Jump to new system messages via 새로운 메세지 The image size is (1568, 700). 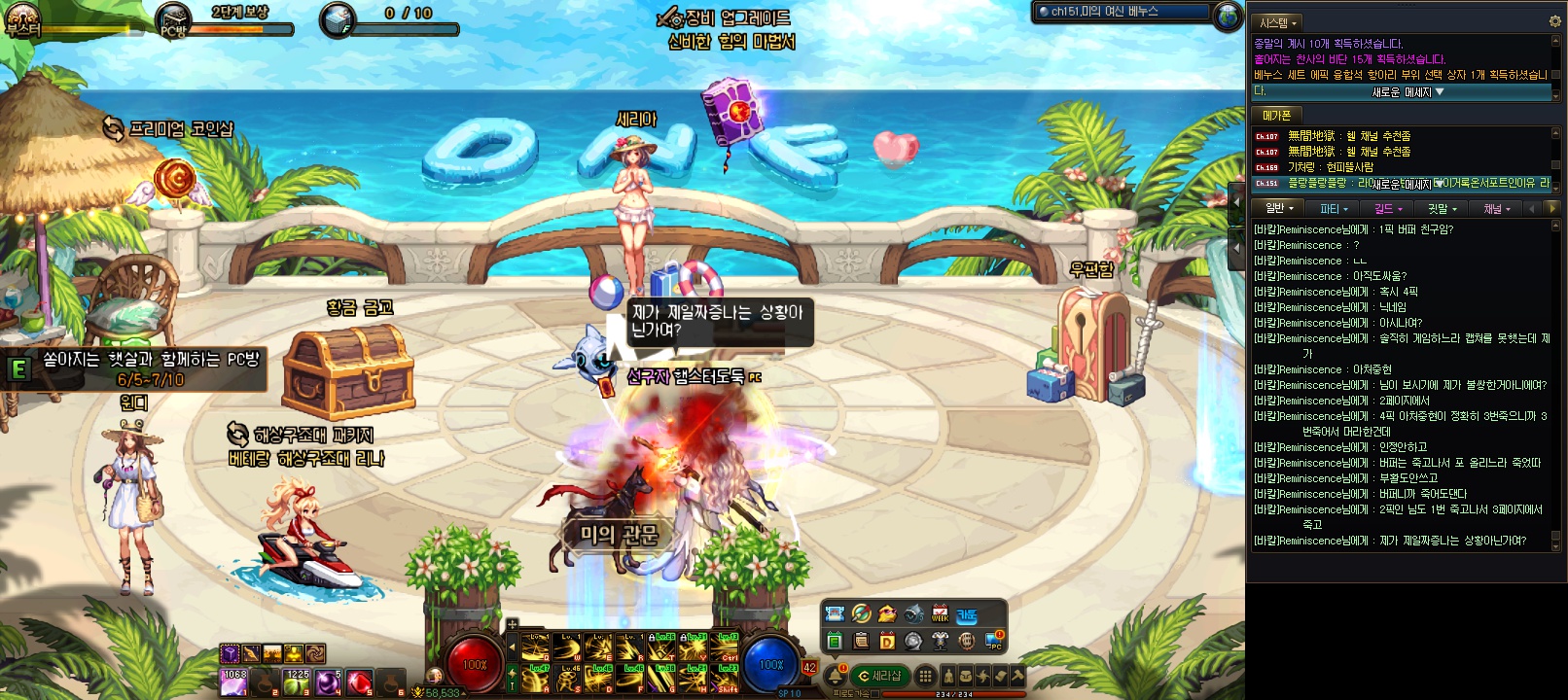[x=1408, y=92]
